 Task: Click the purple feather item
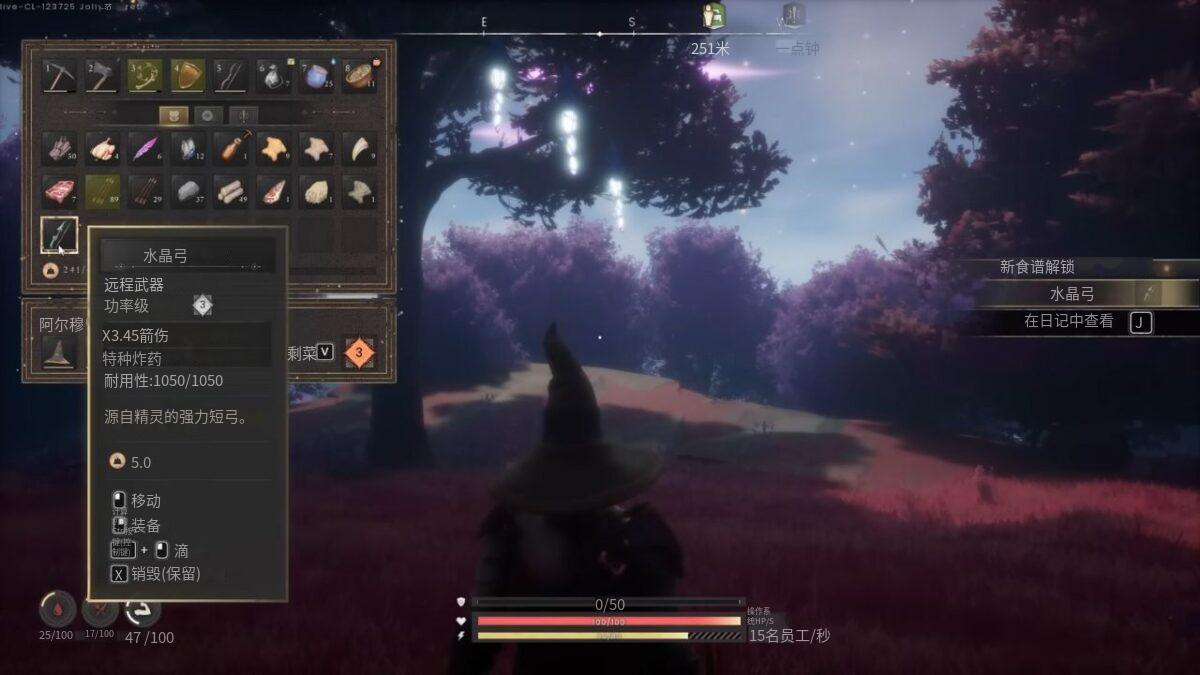coord(145,149)
